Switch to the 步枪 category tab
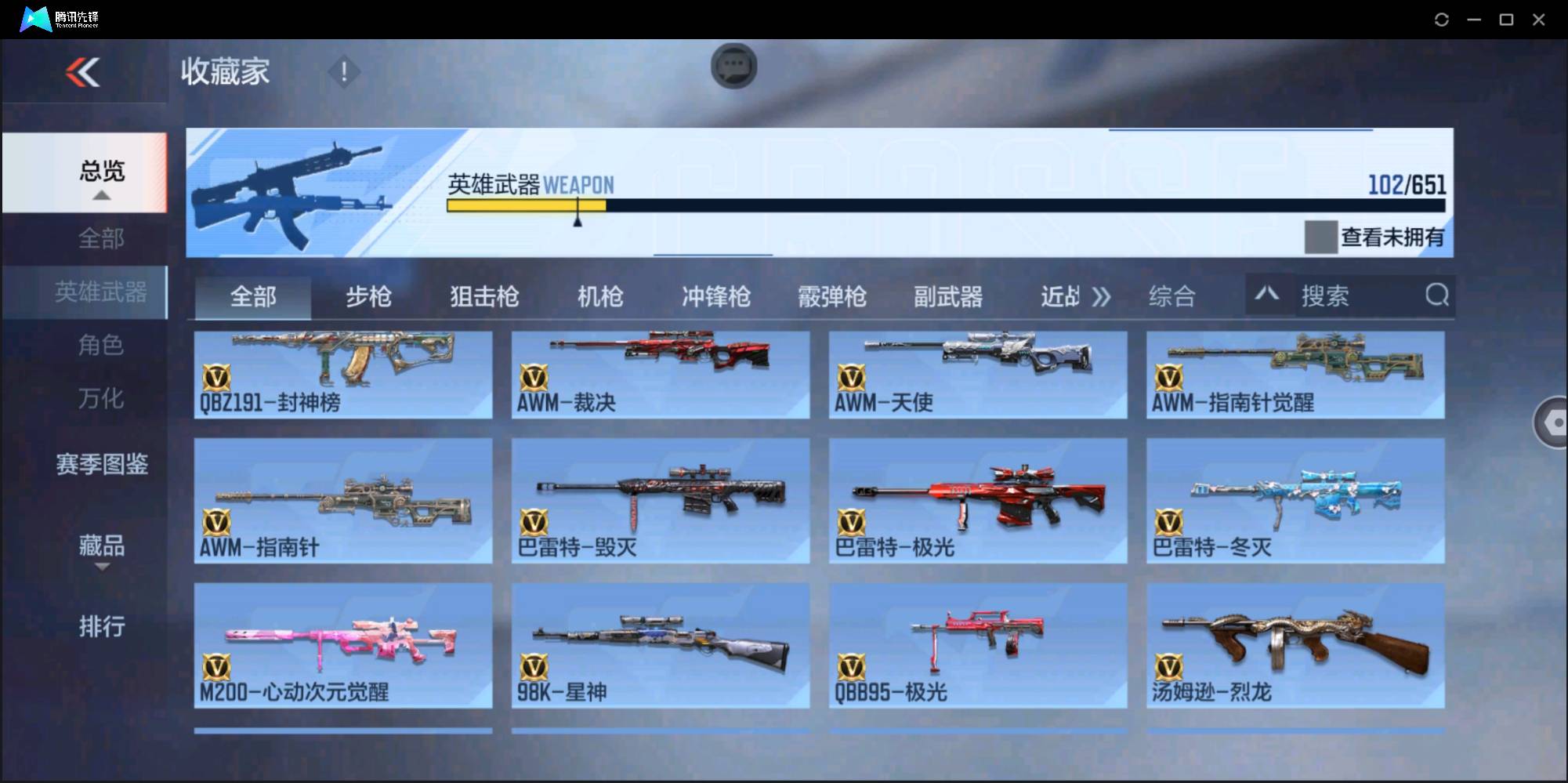 [x=368, y=296]
